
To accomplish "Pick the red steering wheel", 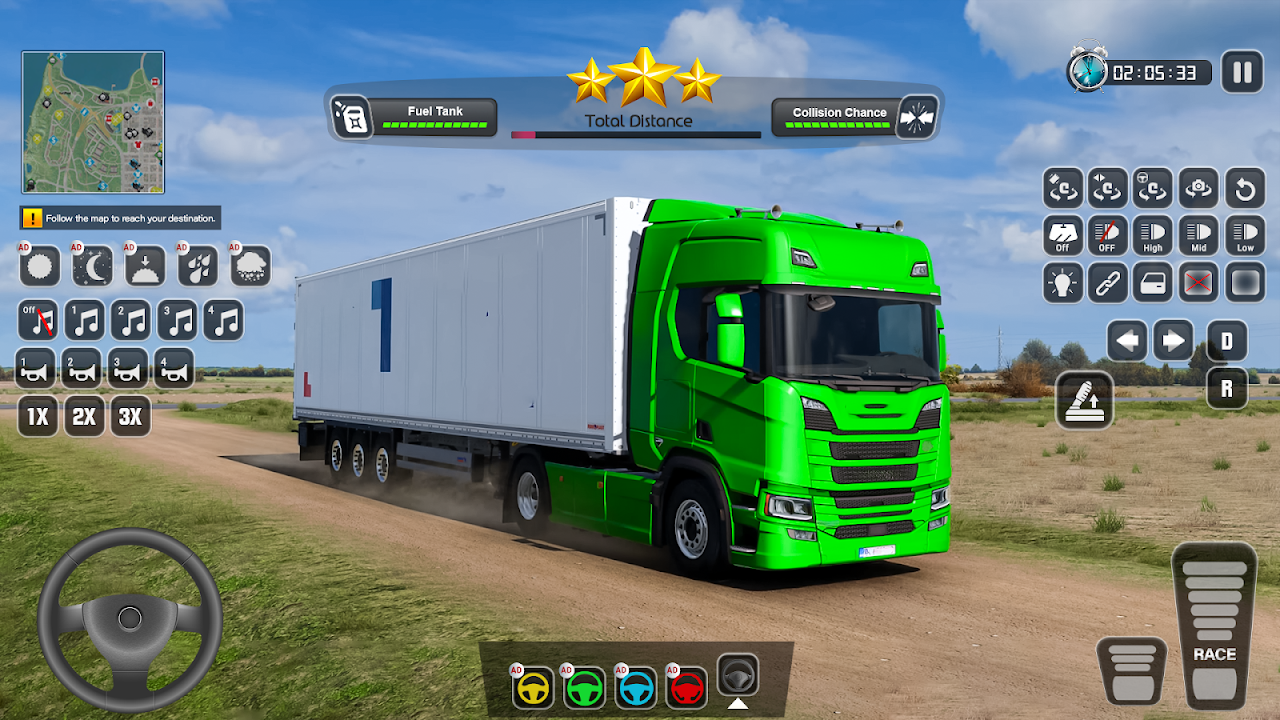I will coord(687,687).
